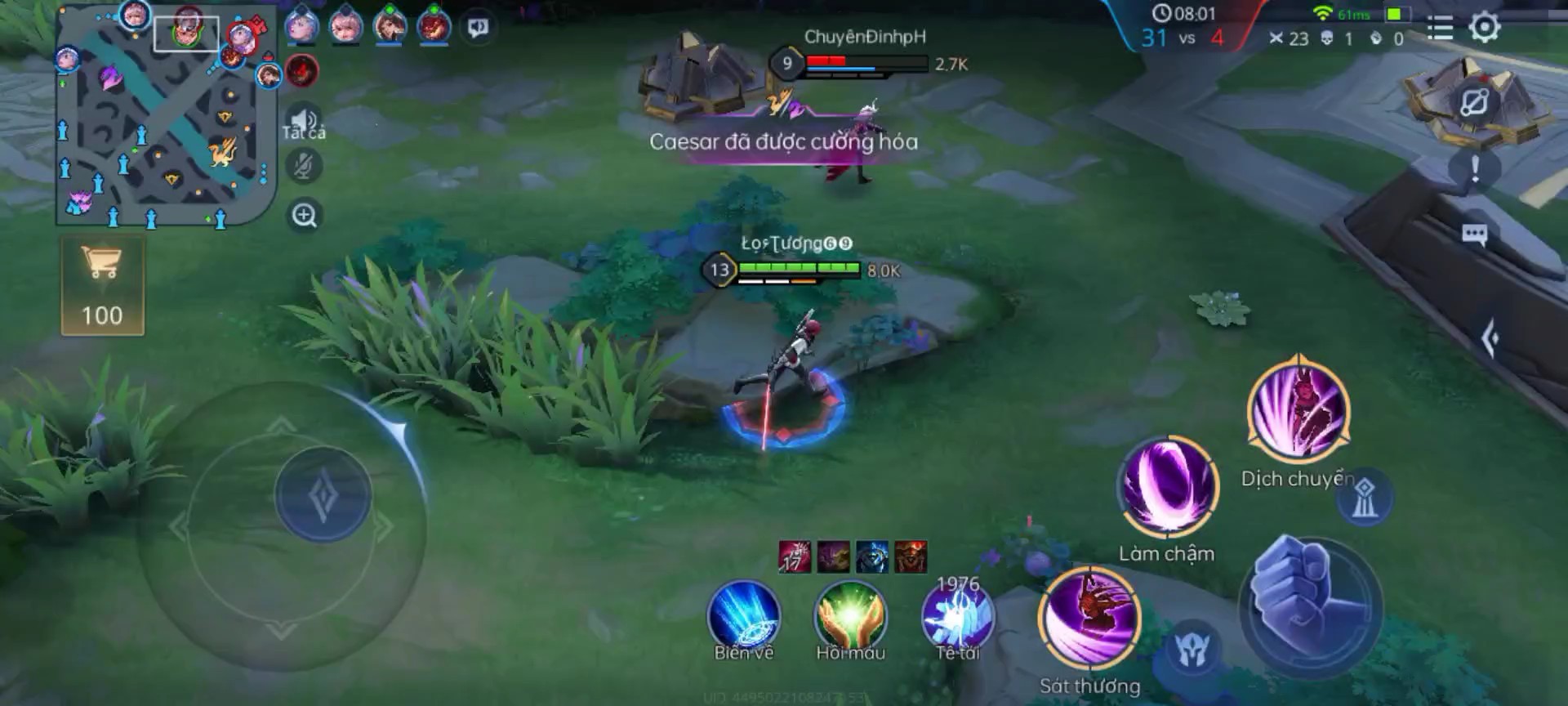
Task: Expand the side panel arrow
Action: click(x=1490, y=338)
